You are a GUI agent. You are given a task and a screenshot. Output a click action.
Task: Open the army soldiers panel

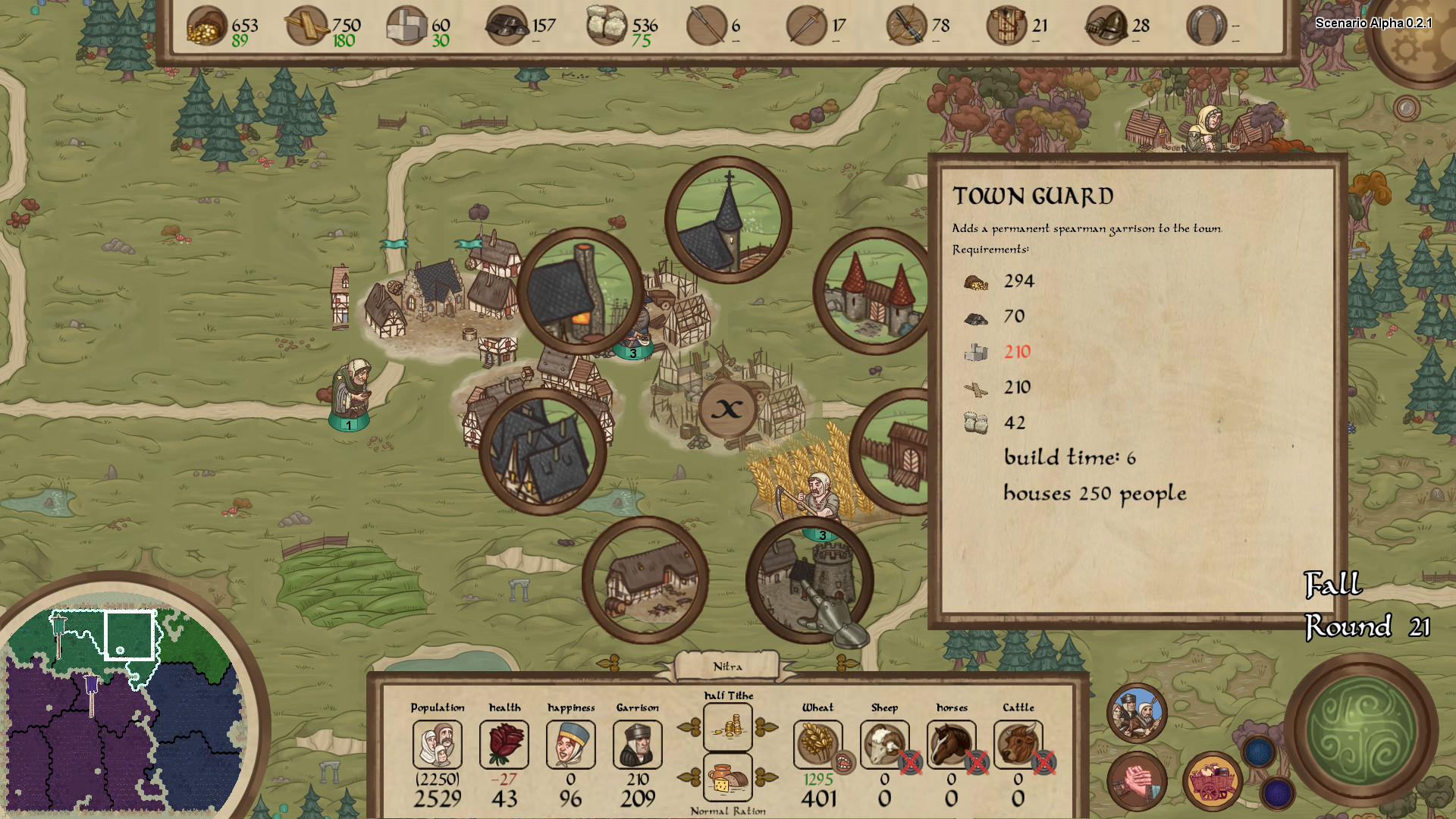tap(1137, 714)
